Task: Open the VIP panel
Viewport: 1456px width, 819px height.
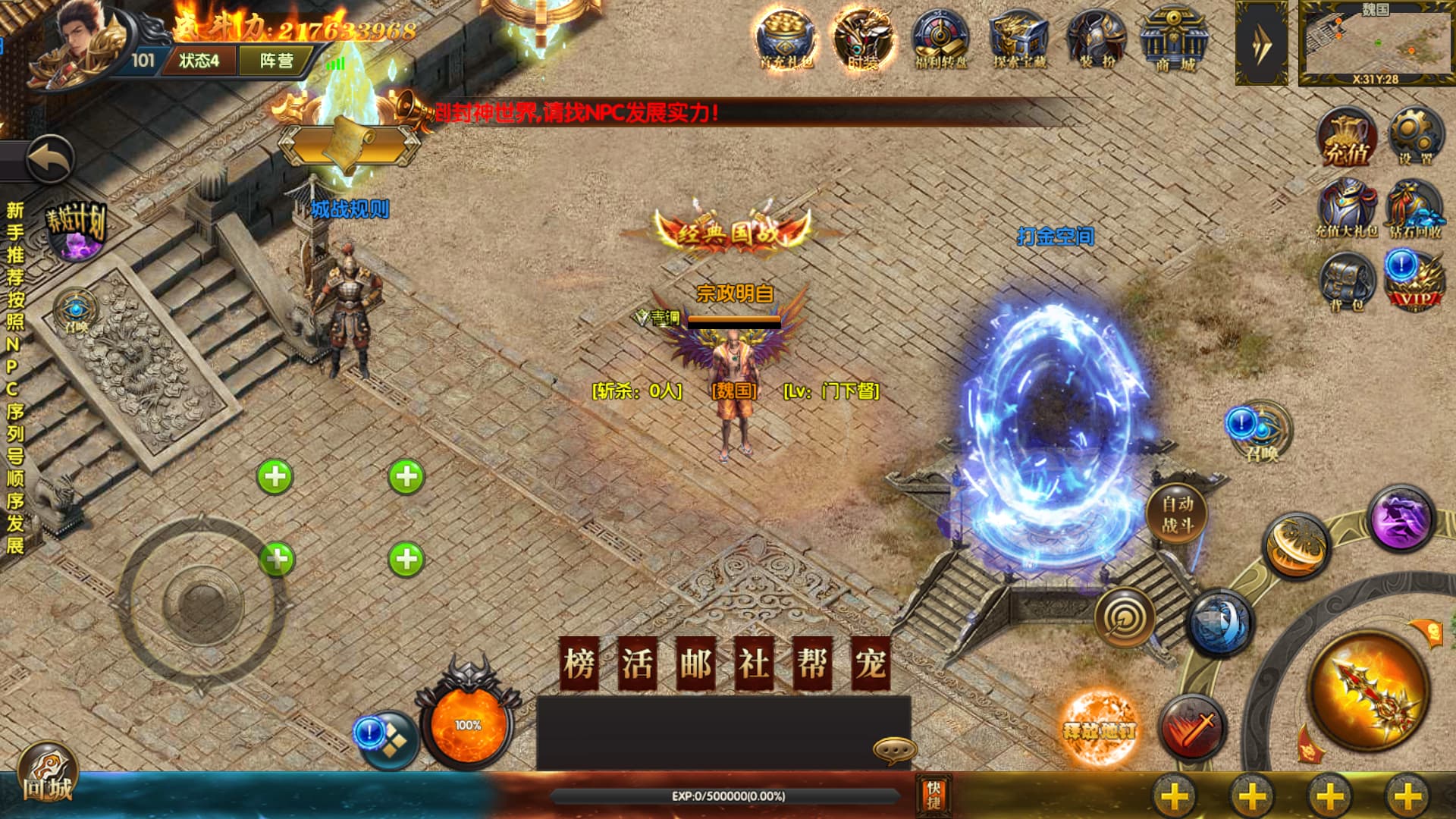Action: (1415, 282)
